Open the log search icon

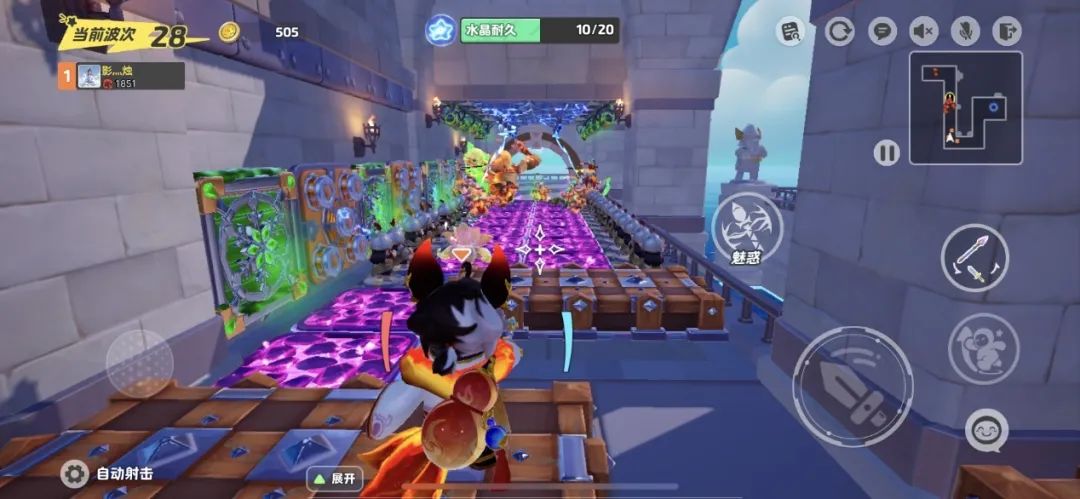[791, 31]
